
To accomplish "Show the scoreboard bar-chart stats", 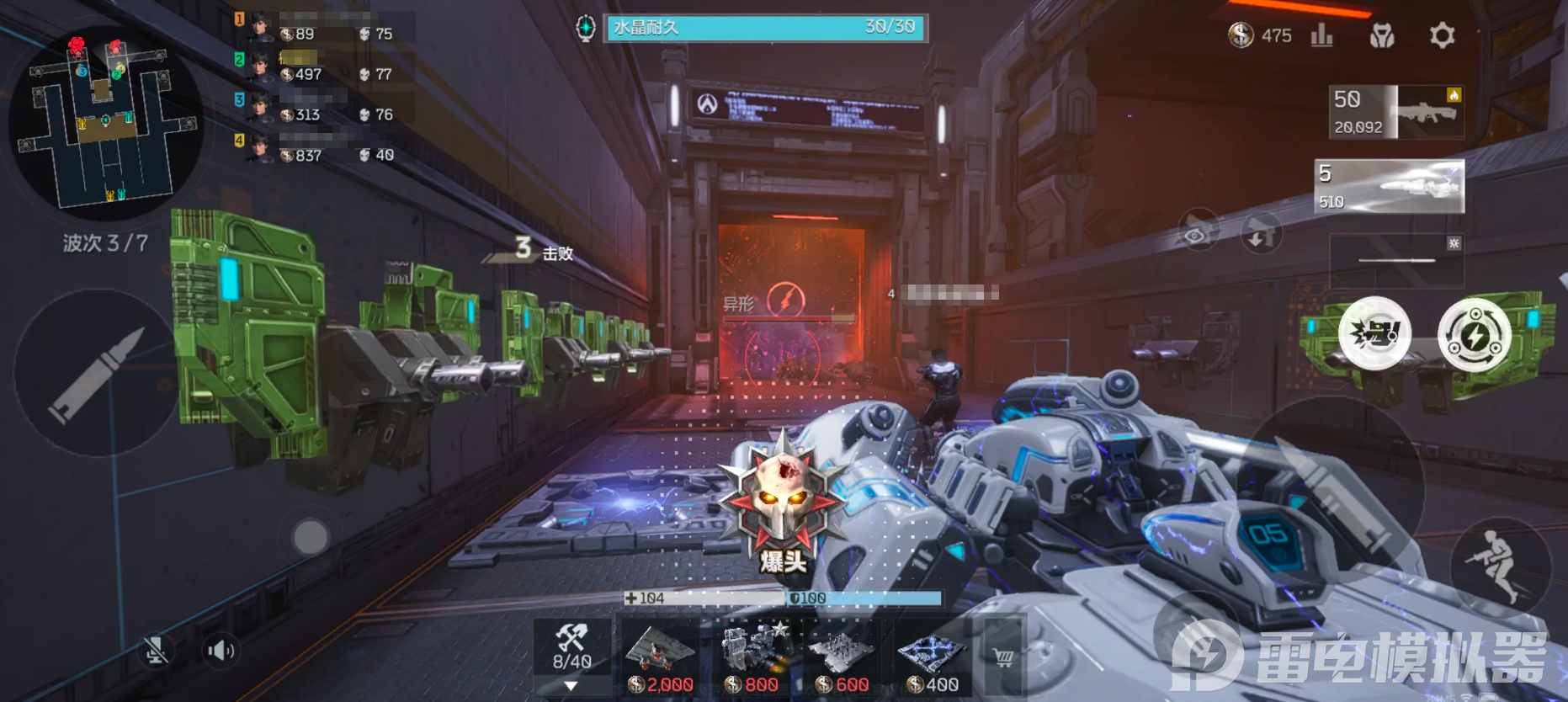I will [x=1321, y=35].
